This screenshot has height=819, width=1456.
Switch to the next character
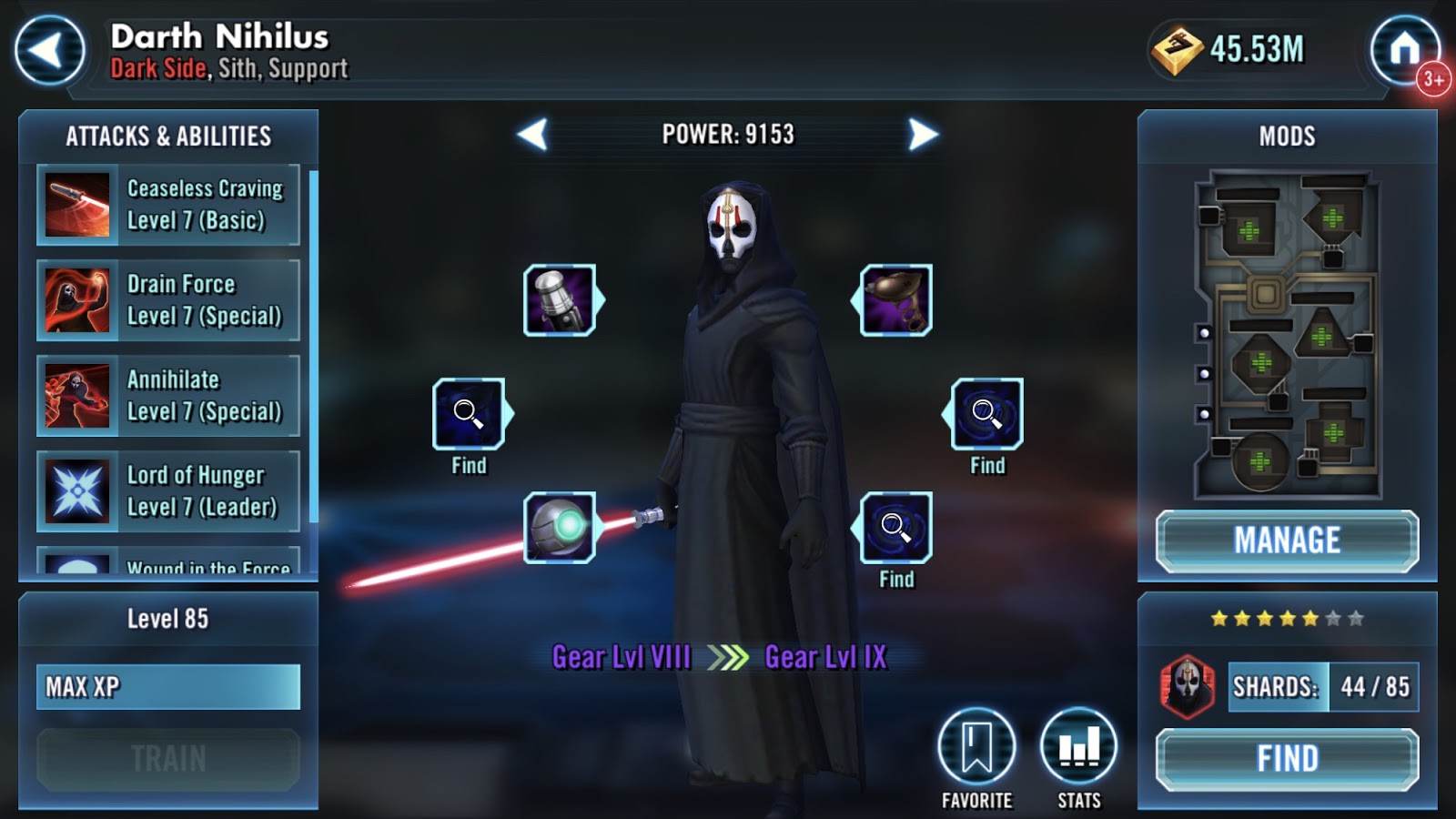(922, 135)
